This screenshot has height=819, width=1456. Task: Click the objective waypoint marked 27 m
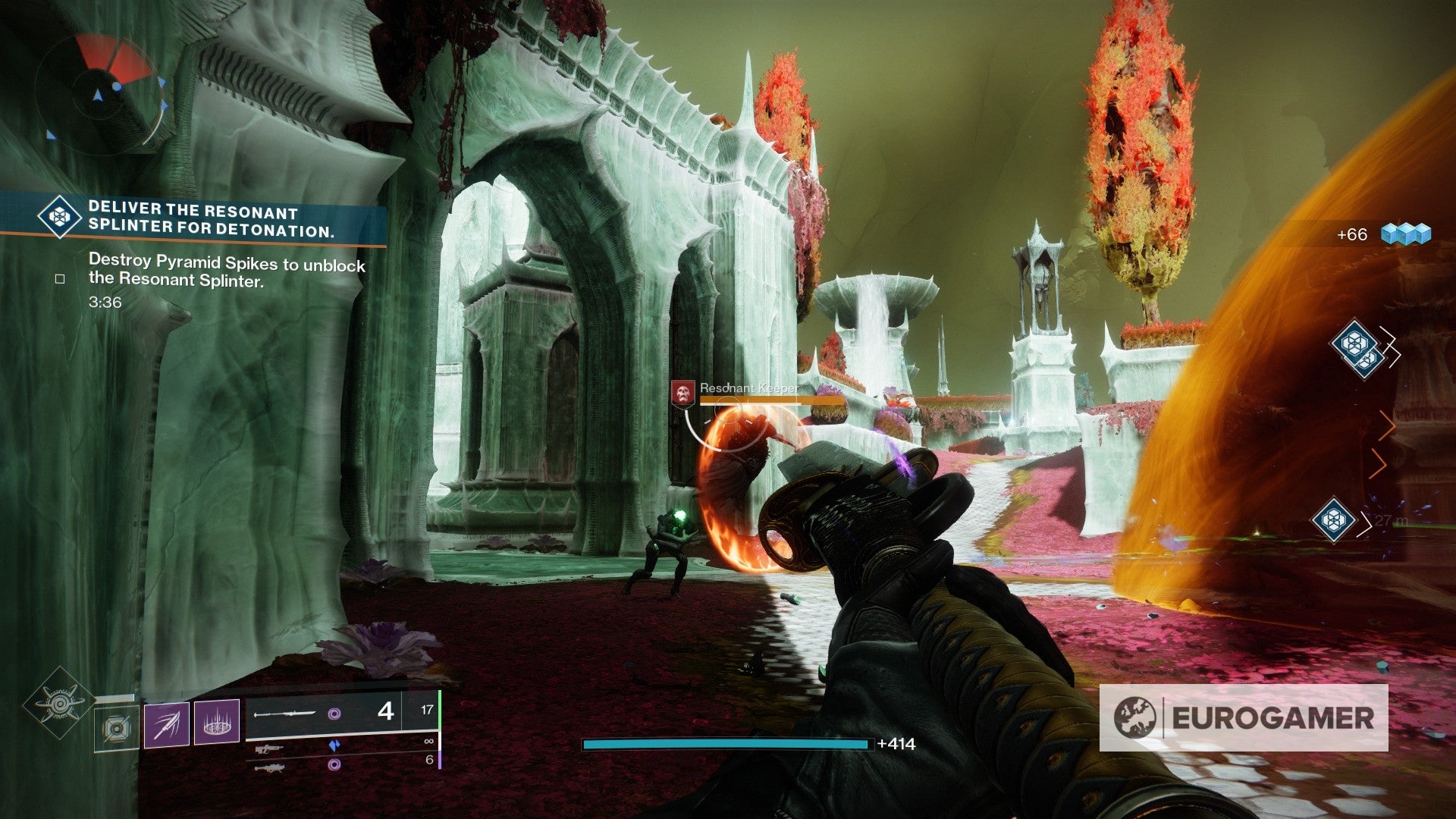(1334, 519)
